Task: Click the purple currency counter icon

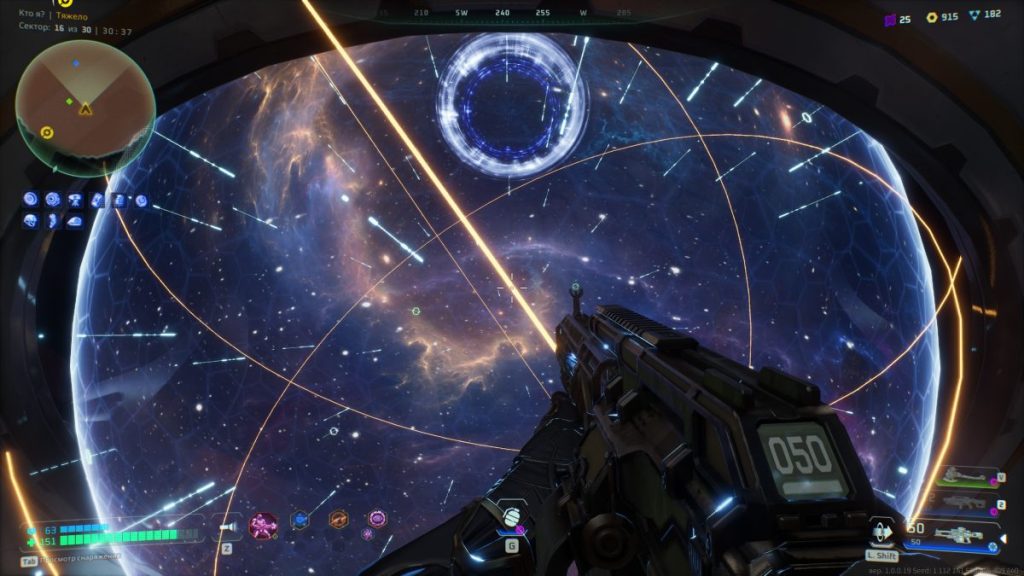Action: point(890,17)
